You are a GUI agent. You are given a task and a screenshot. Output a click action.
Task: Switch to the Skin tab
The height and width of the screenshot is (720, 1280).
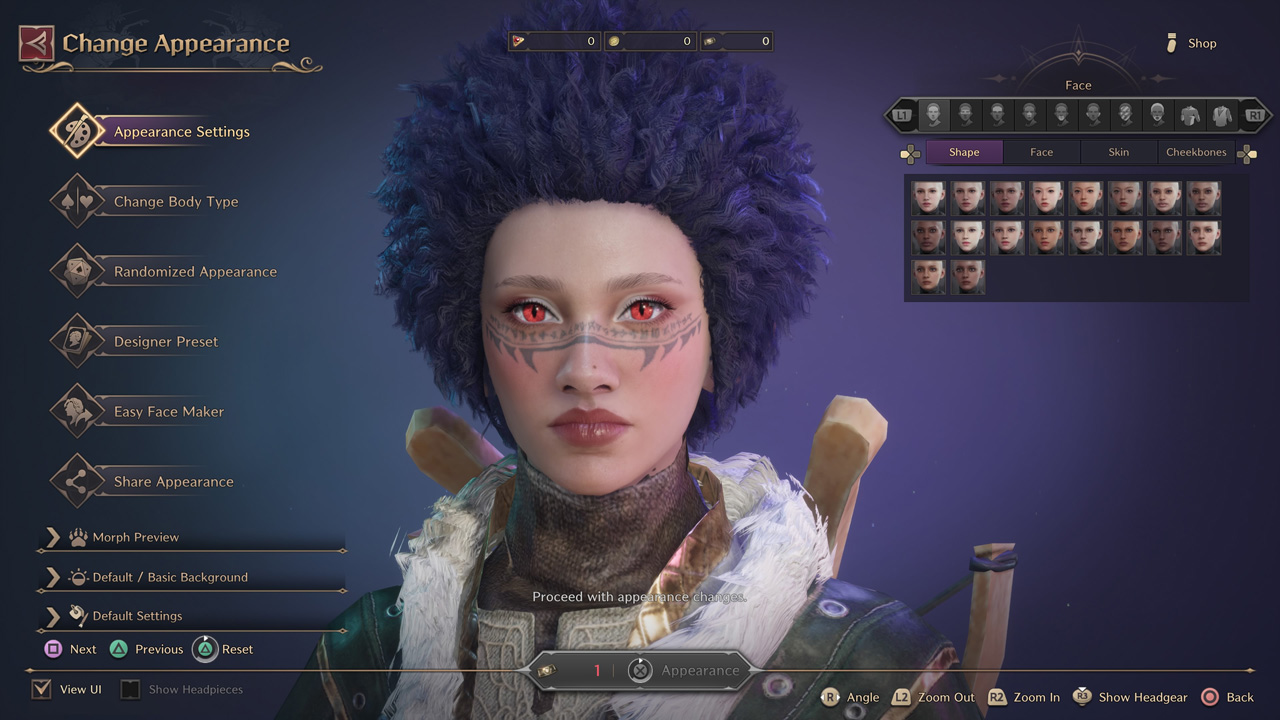[1118, 152]
